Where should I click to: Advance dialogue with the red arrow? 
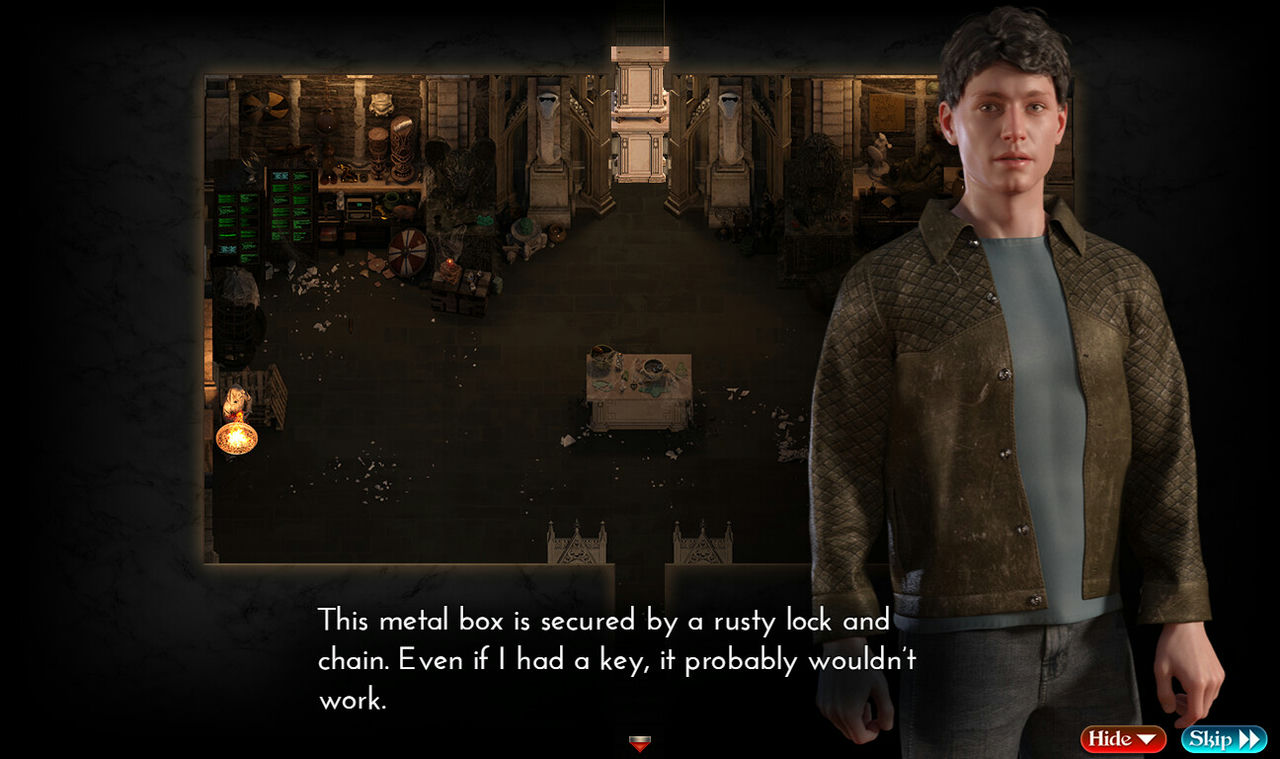point(640,743)
